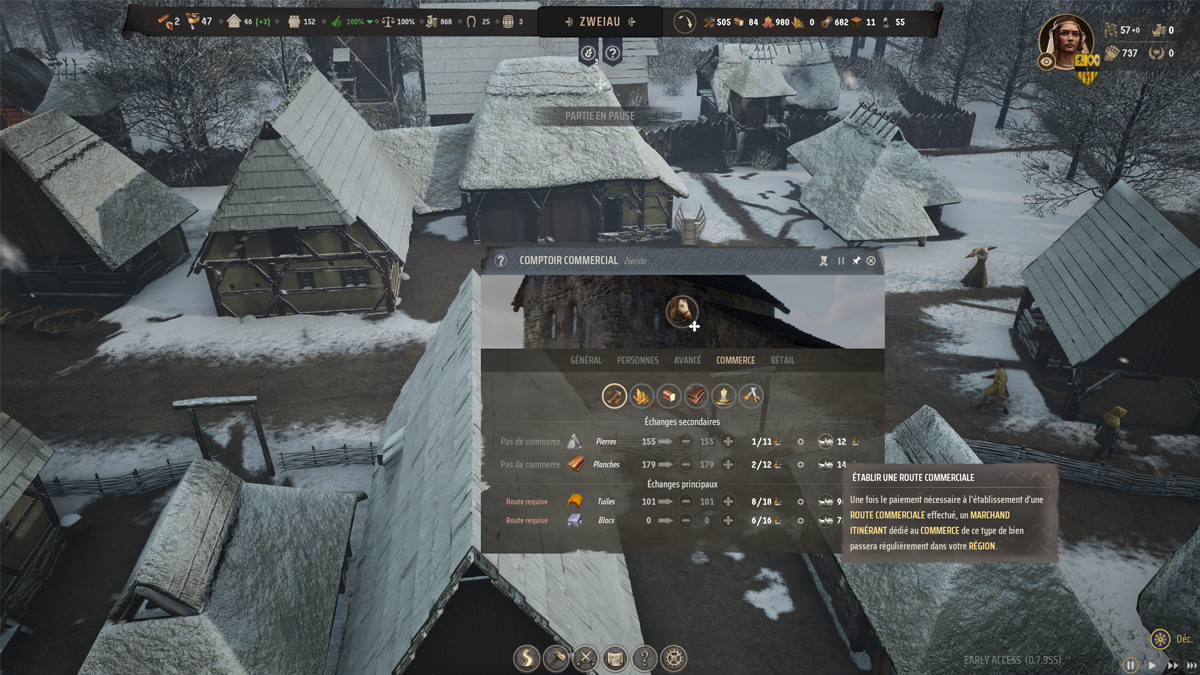Open the crossed swords army menu

585,658
